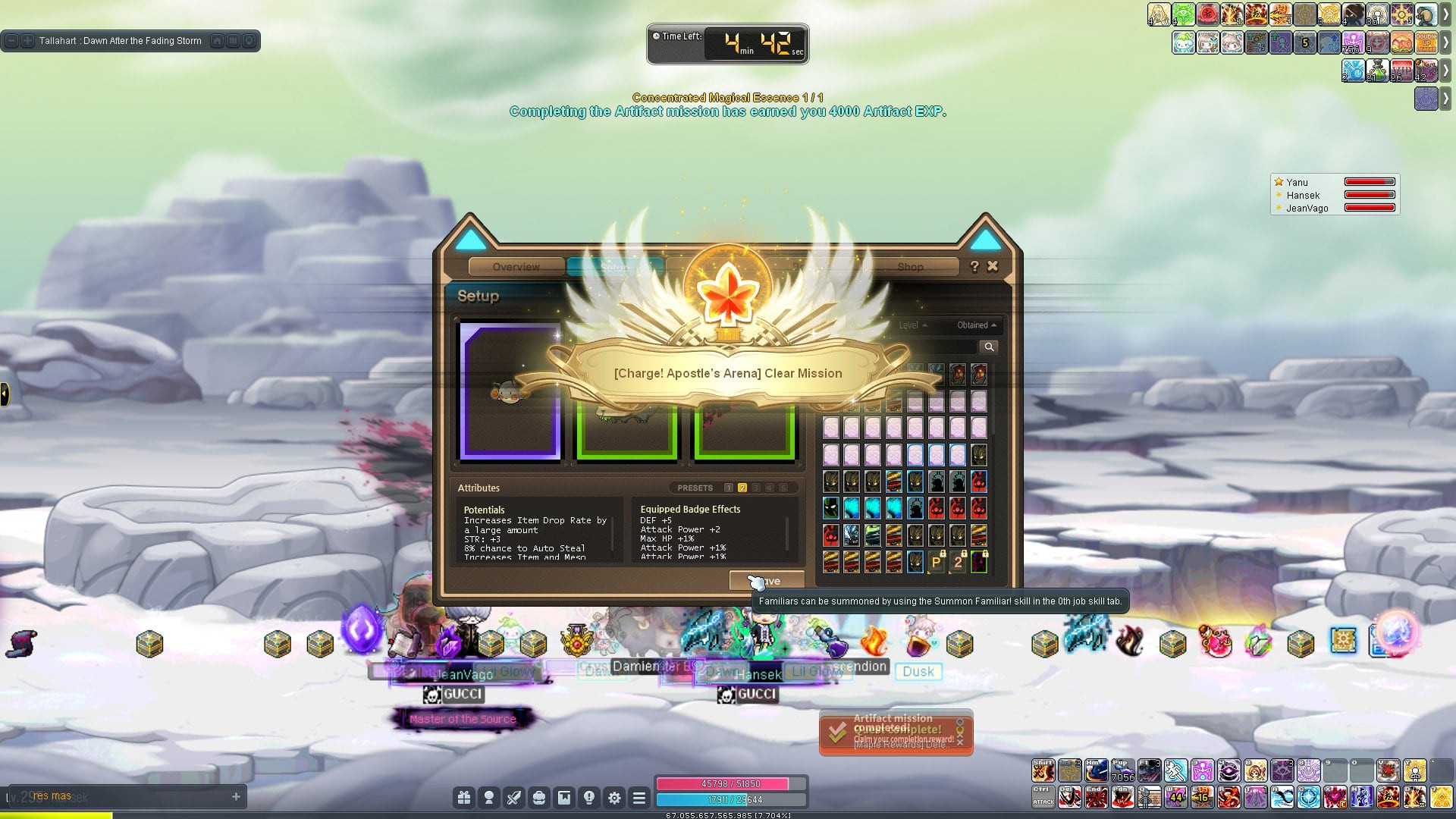Open the hamburger main menu icon

[639, 798]
